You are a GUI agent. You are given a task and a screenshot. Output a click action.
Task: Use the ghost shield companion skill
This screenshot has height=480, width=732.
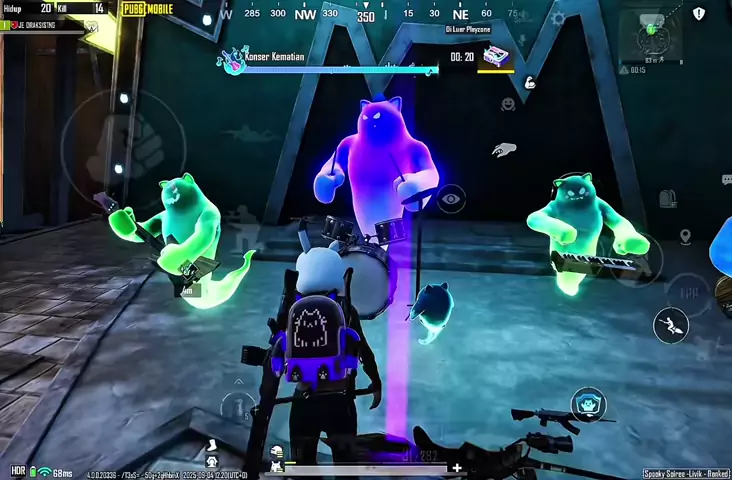pyautogui.click(x=589, y=405)
